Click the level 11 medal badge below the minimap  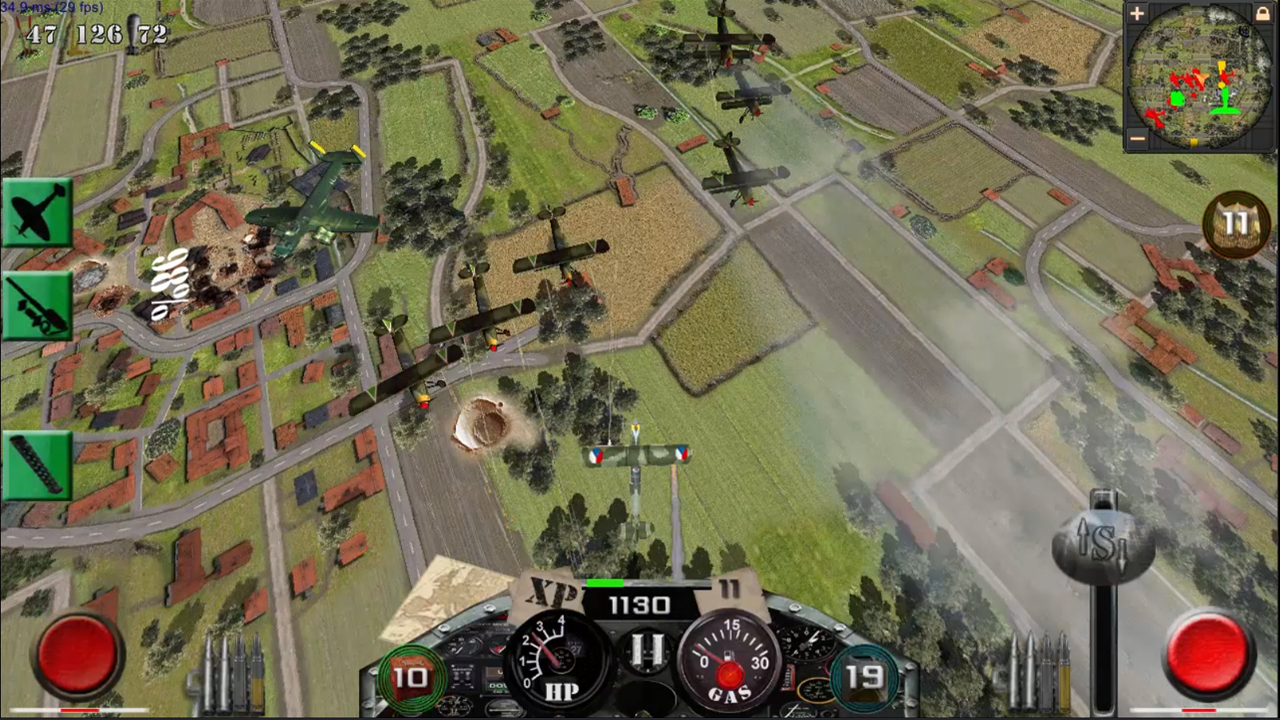tap(1238, 224)
